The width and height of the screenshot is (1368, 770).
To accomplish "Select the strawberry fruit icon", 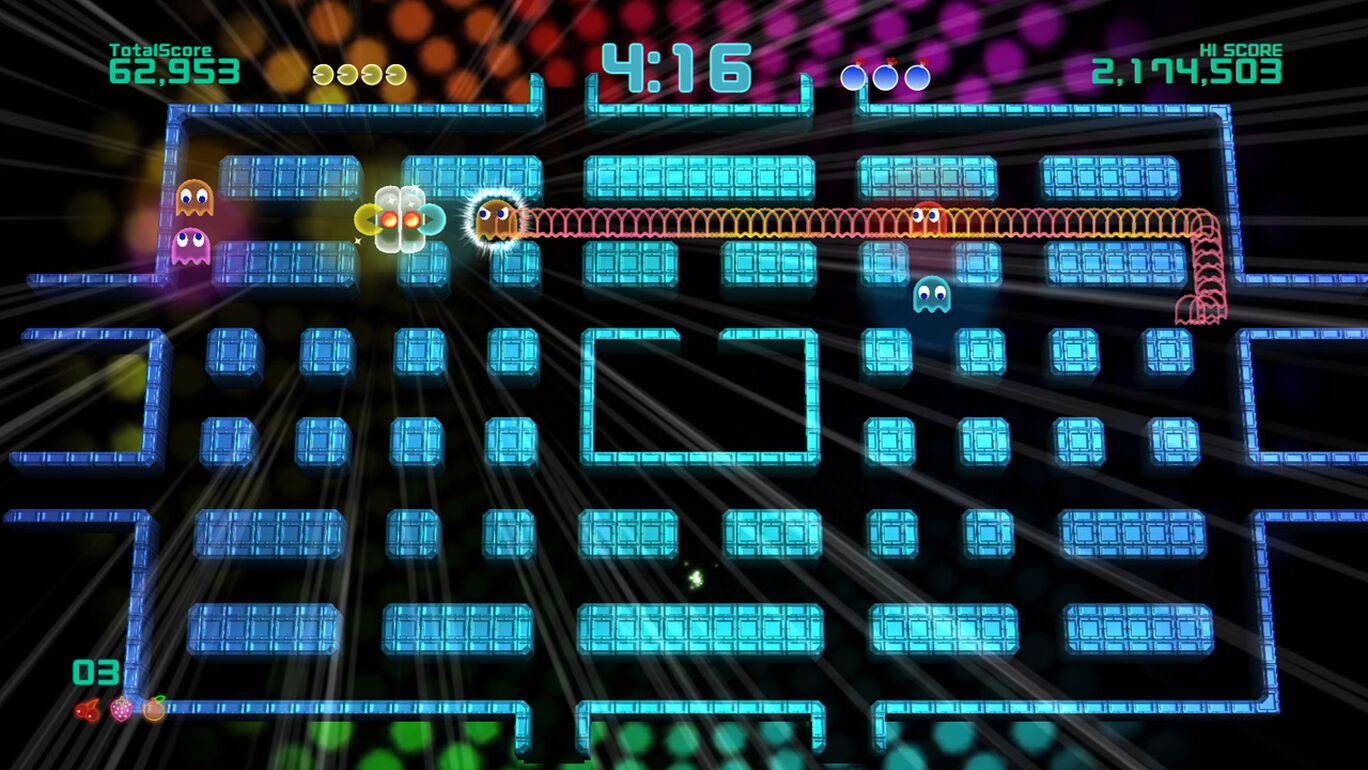I will tap(121, 711).
